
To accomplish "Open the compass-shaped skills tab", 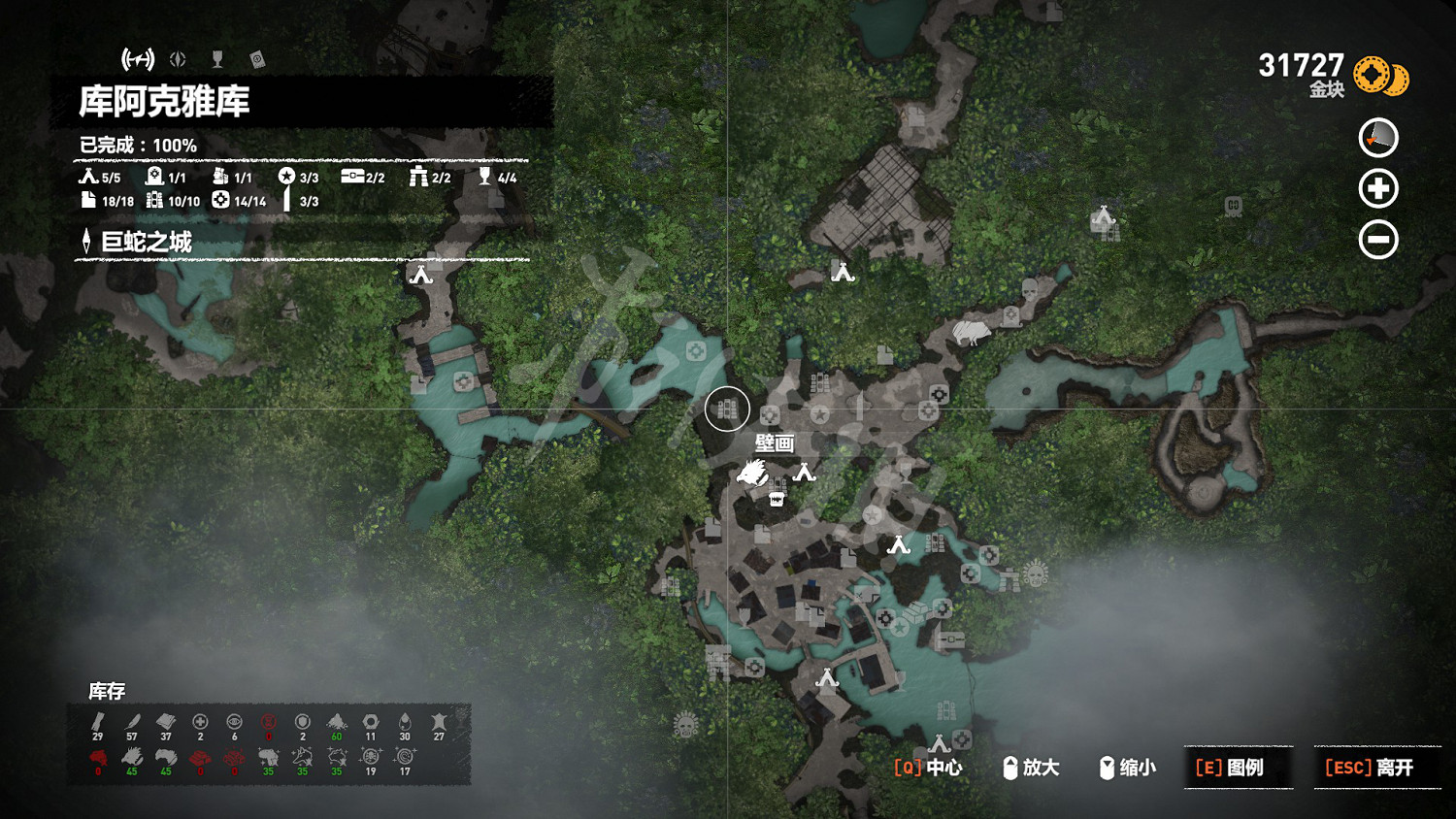I will (178, 60).
